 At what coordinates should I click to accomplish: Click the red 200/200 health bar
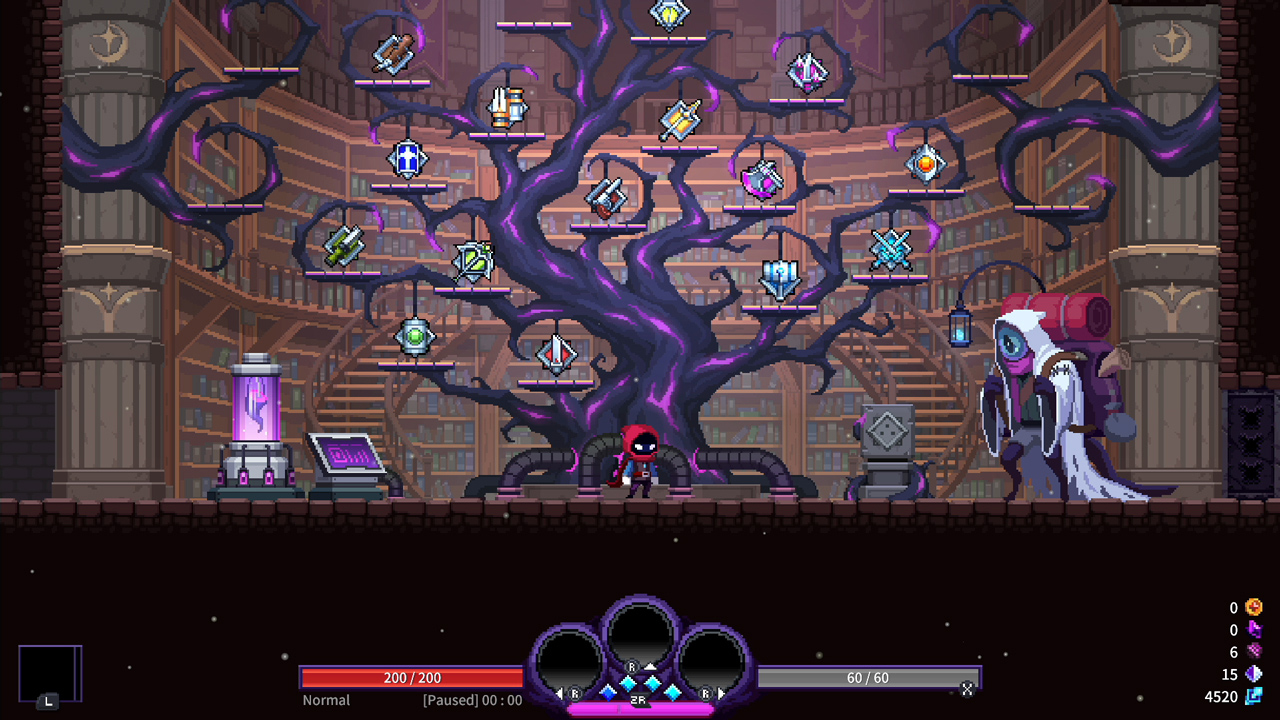[x=411, y=677]
